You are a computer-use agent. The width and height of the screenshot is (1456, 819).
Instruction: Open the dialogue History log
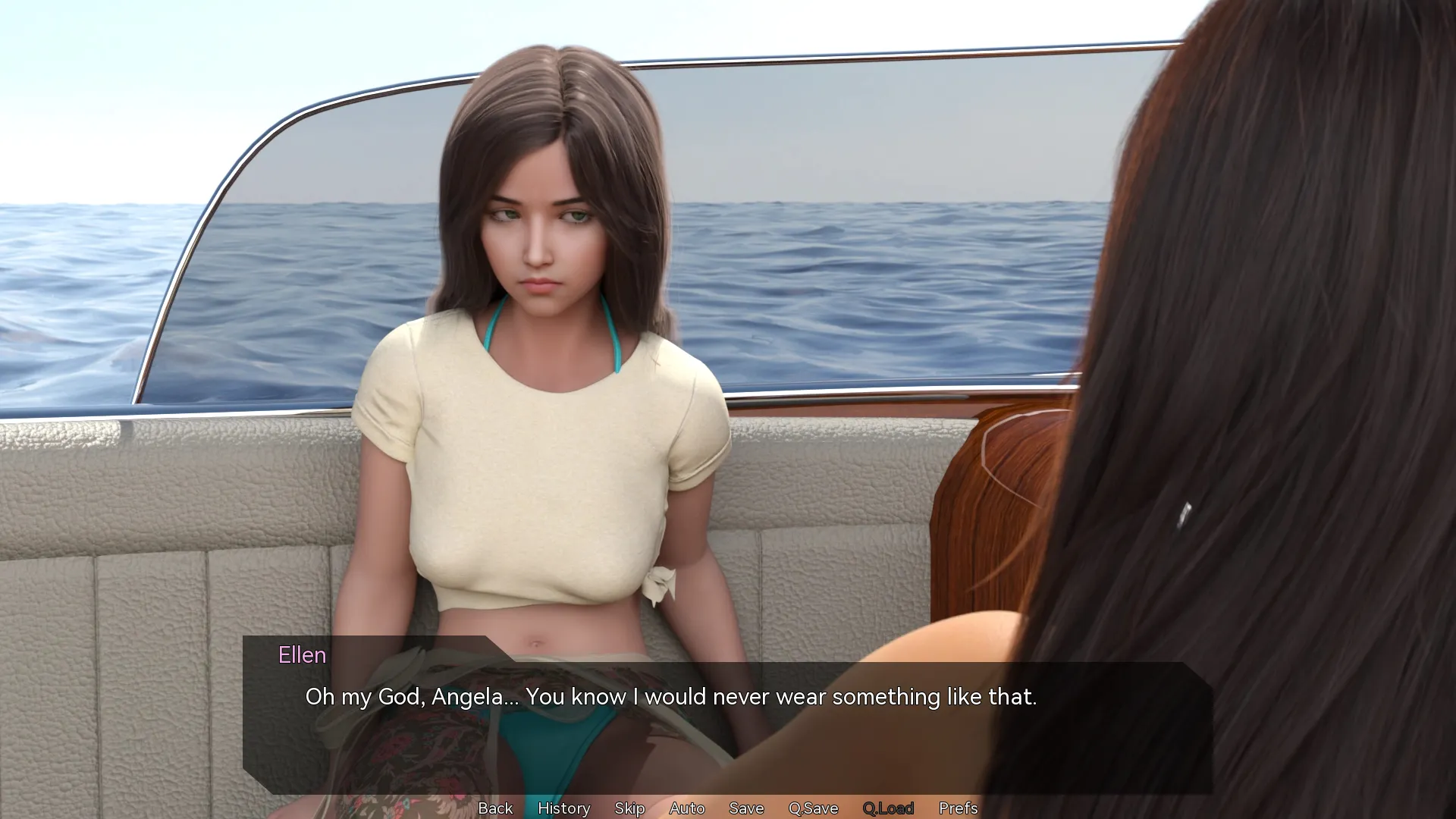coord(563,808)
